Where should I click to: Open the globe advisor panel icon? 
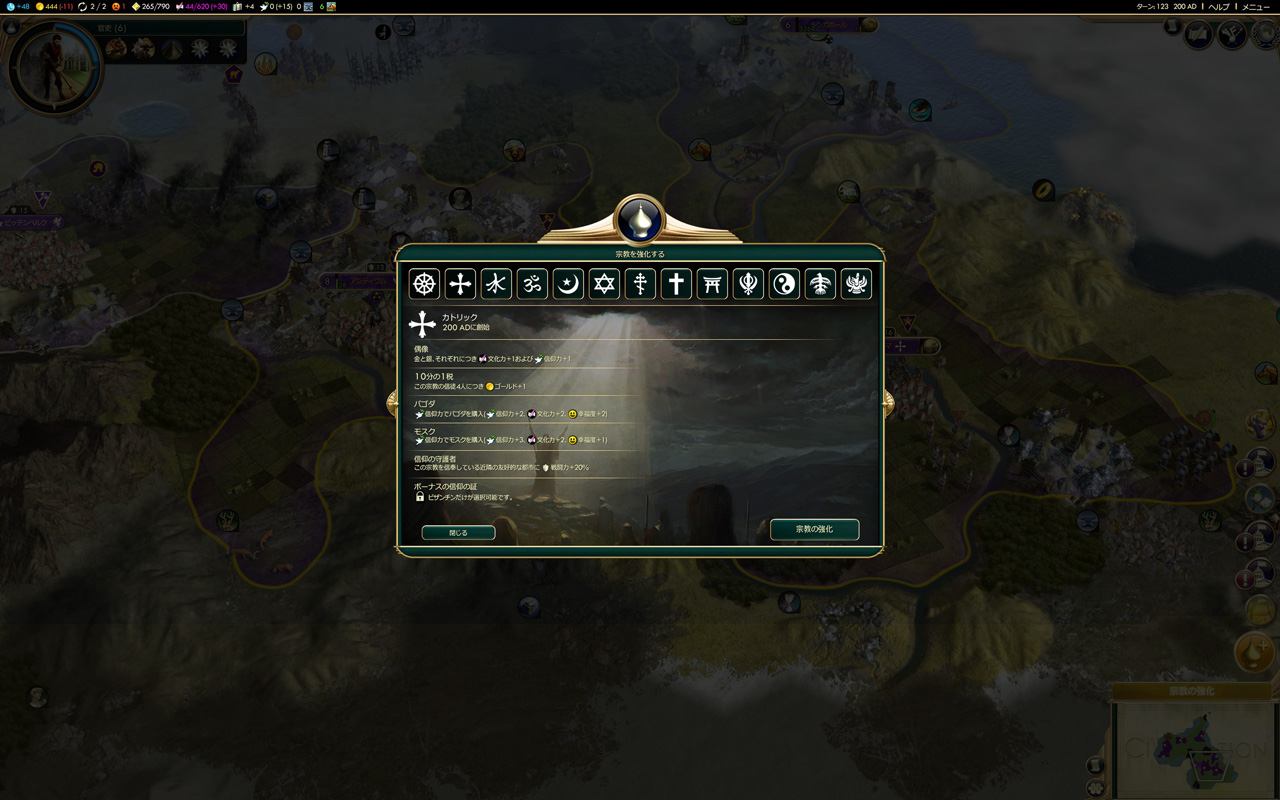click(1198, 36)
